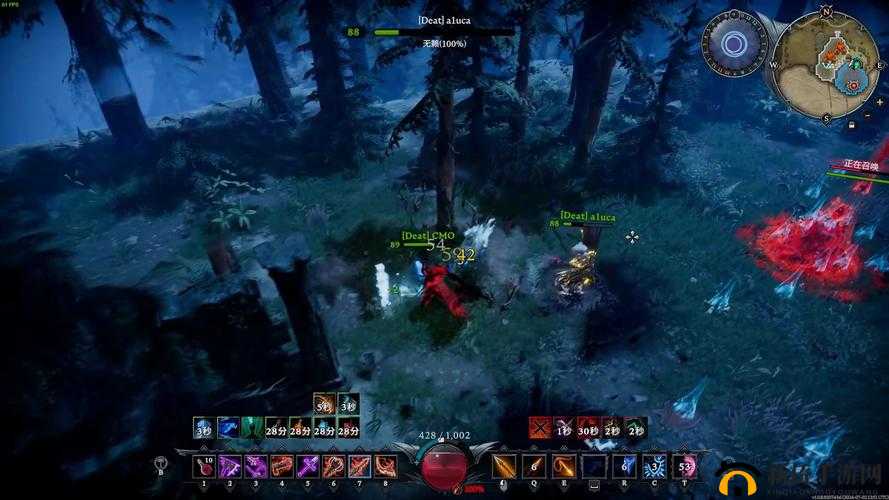Switch to the weapon in hotbar slot 4
The height and width of the screenshot is (500, 889).
pos(282,466)
